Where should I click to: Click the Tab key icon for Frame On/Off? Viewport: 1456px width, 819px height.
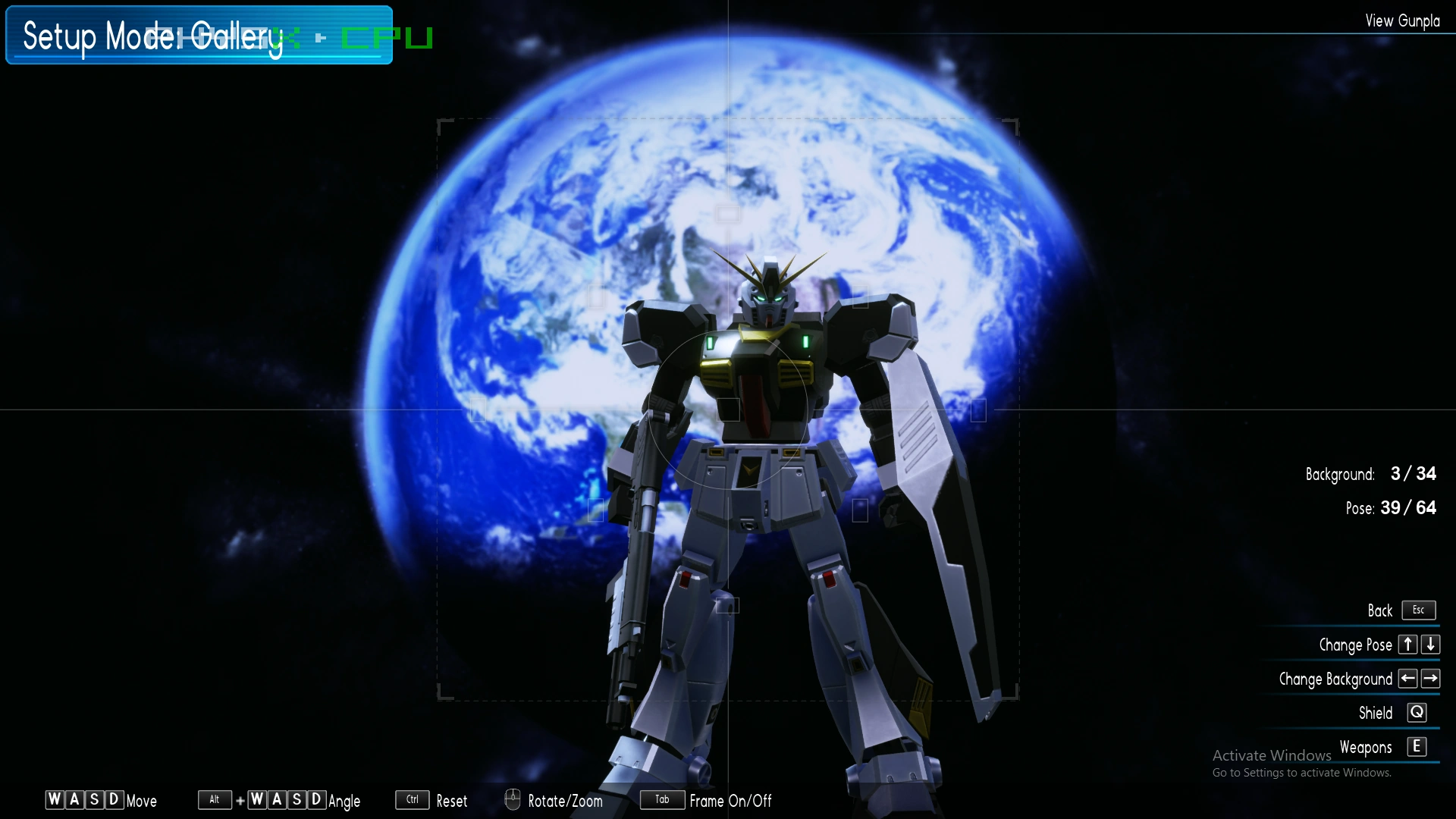662,799
